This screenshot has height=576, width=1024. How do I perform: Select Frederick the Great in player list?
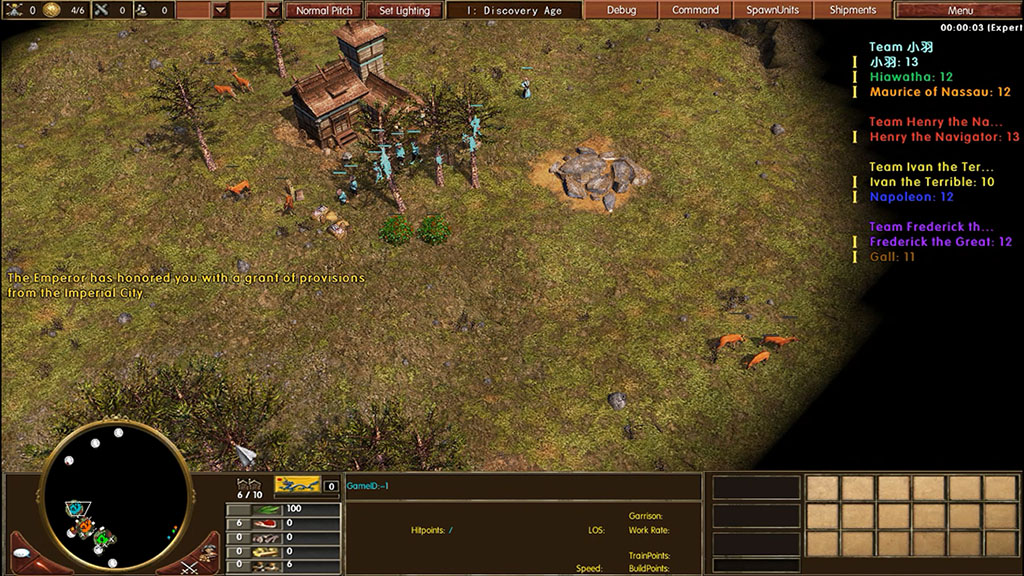(940, 242)
